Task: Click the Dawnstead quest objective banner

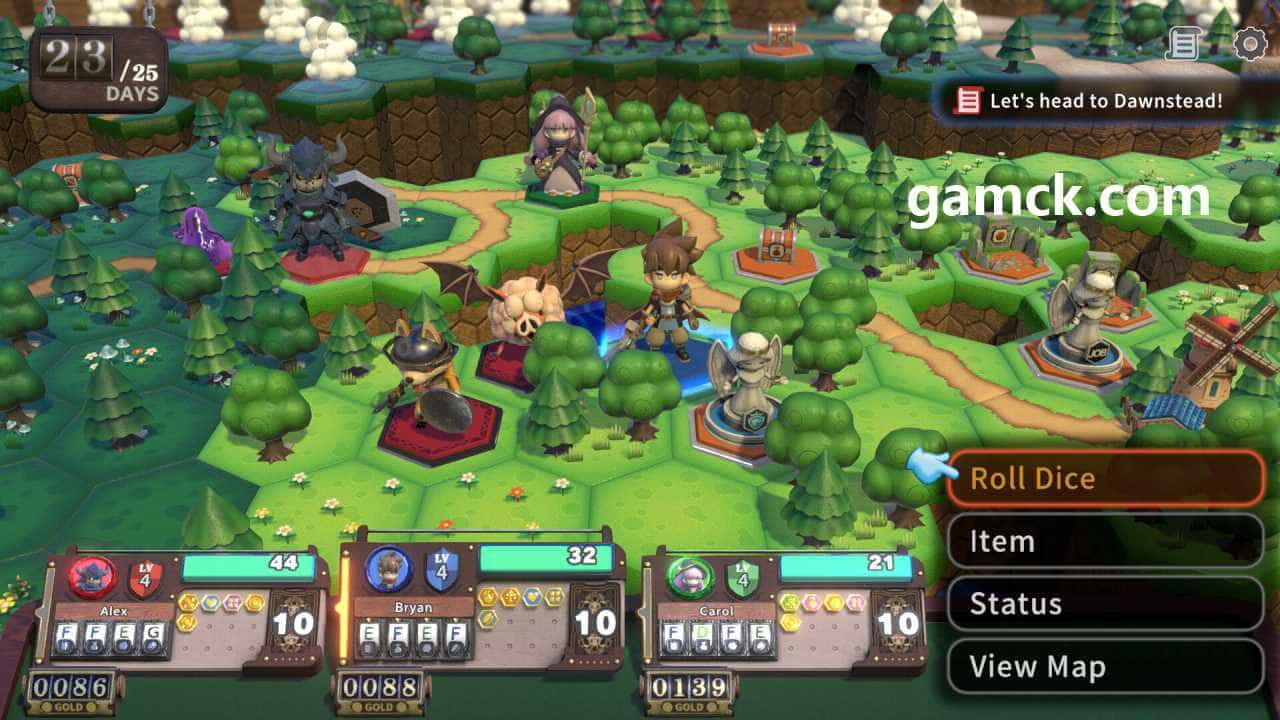Action: 1090,100
